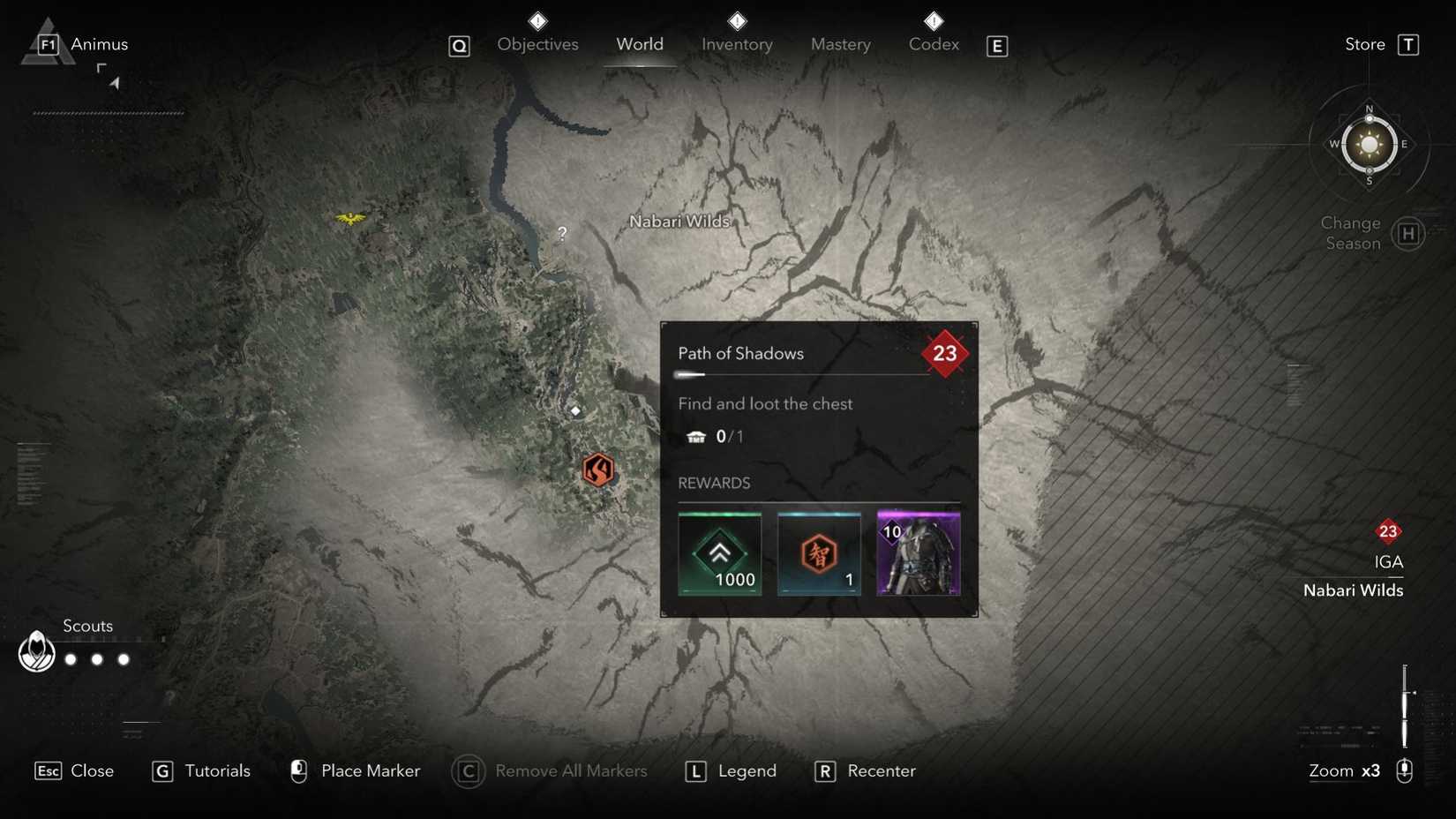Click the yellow eagle marker on the map
The width and height of the screenshot is (1456, 819).
(351, 218)
